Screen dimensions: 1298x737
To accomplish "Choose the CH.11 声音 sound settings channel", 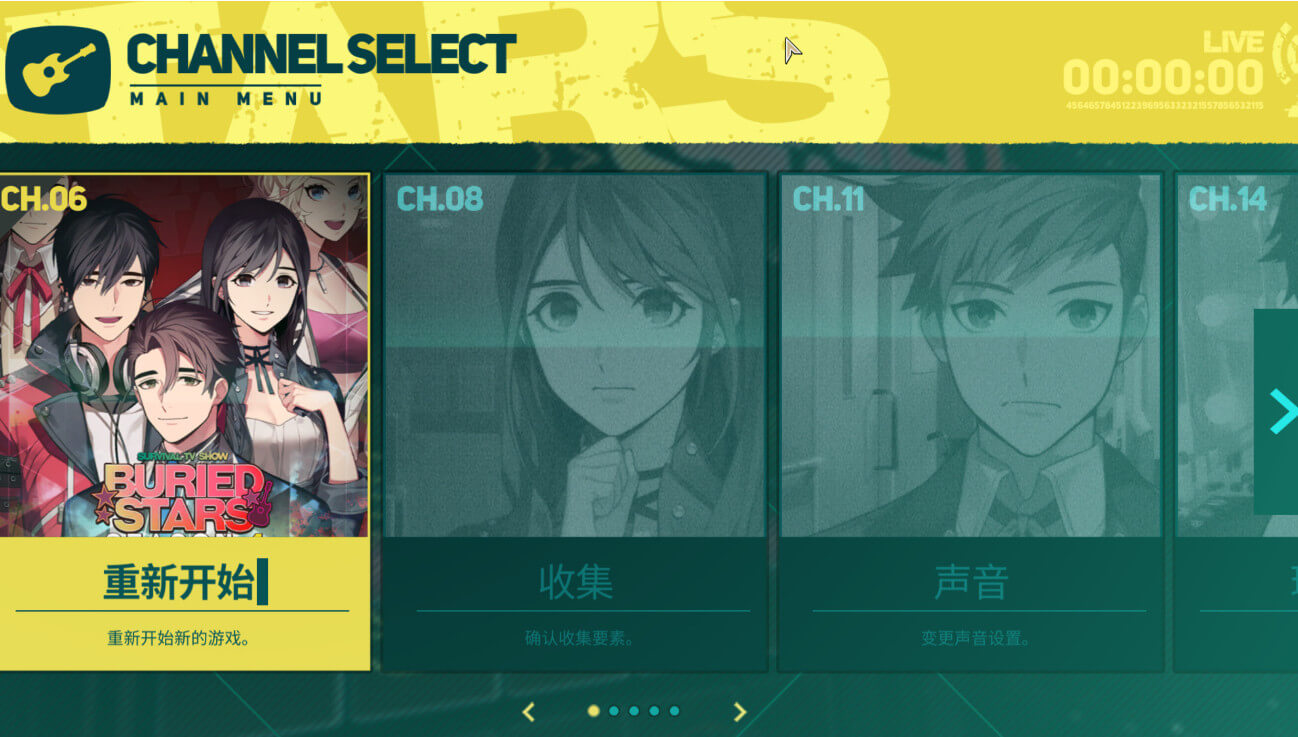I will (x=970, y=420).
